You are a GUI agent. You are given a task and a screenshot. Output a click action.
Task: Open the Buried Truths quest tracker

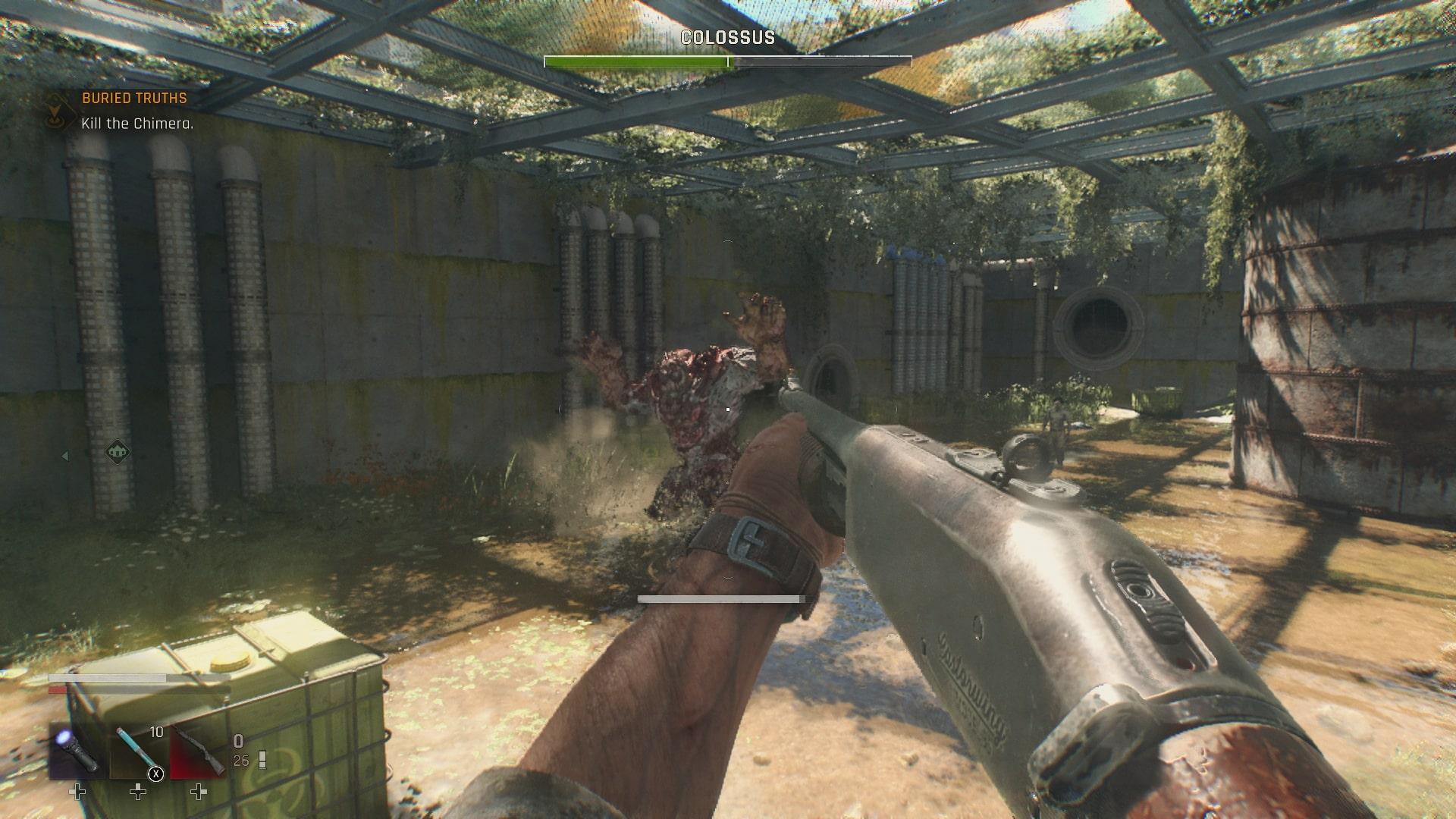pos(134,99)
